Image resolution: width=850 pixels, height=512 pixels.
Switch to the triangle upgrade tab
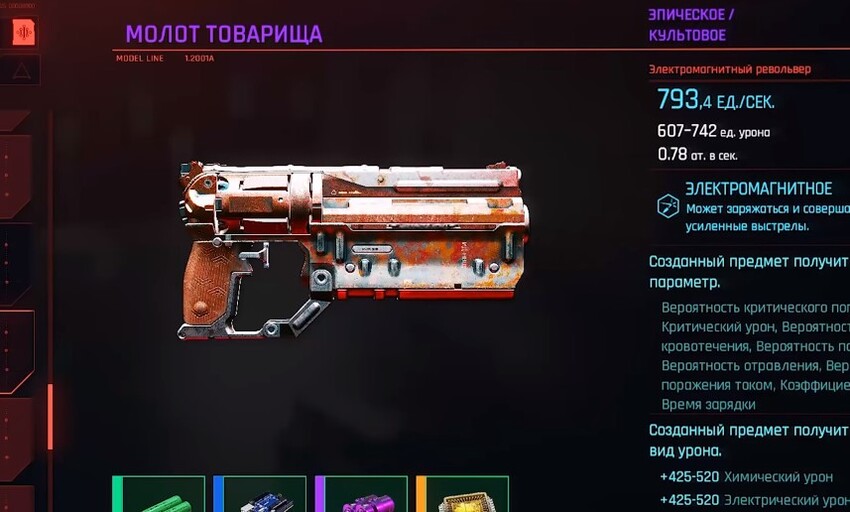click(21, 70)
